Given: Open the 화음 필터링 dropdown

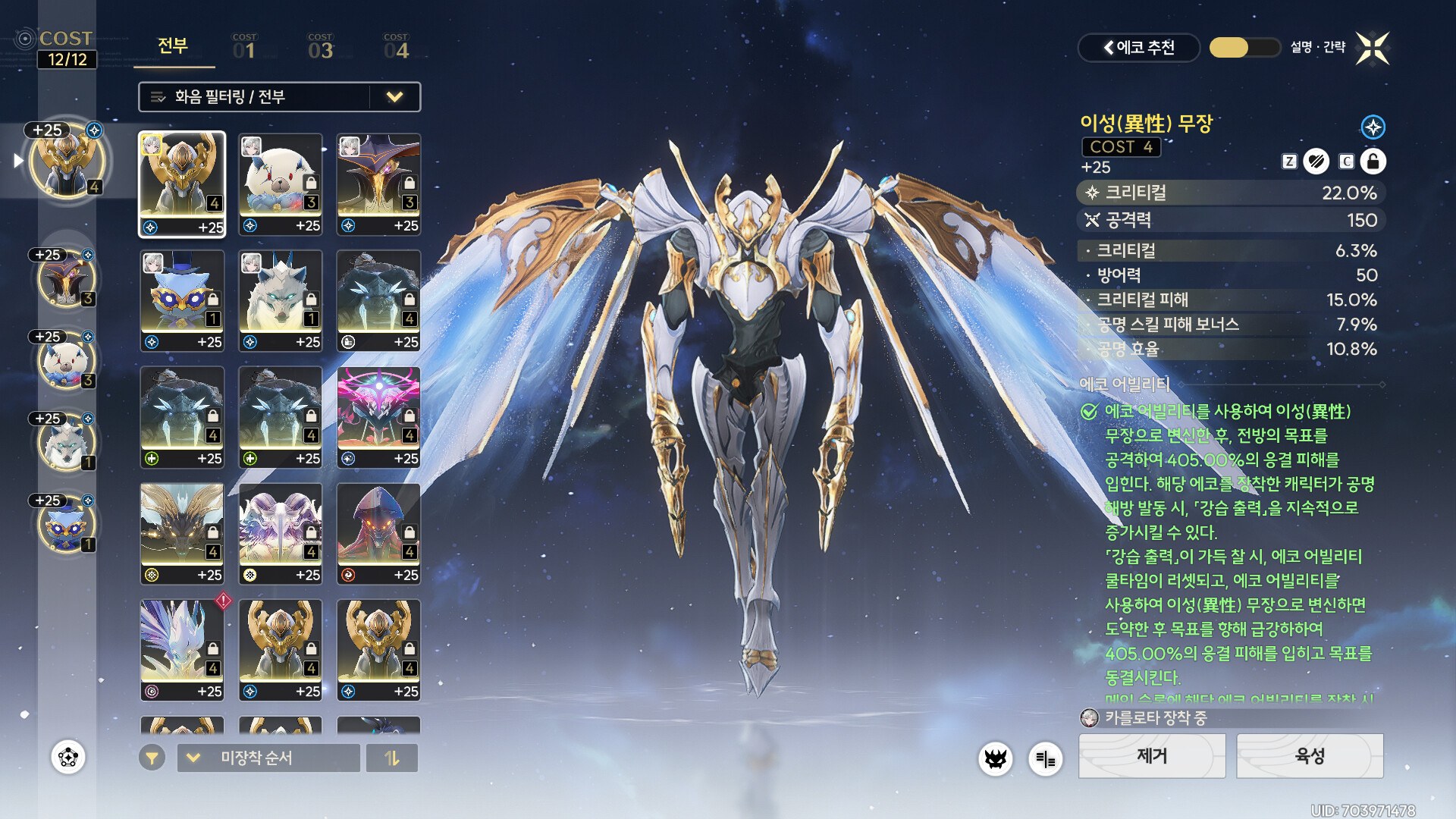Looking at the screenshot, I should (279, 97).
